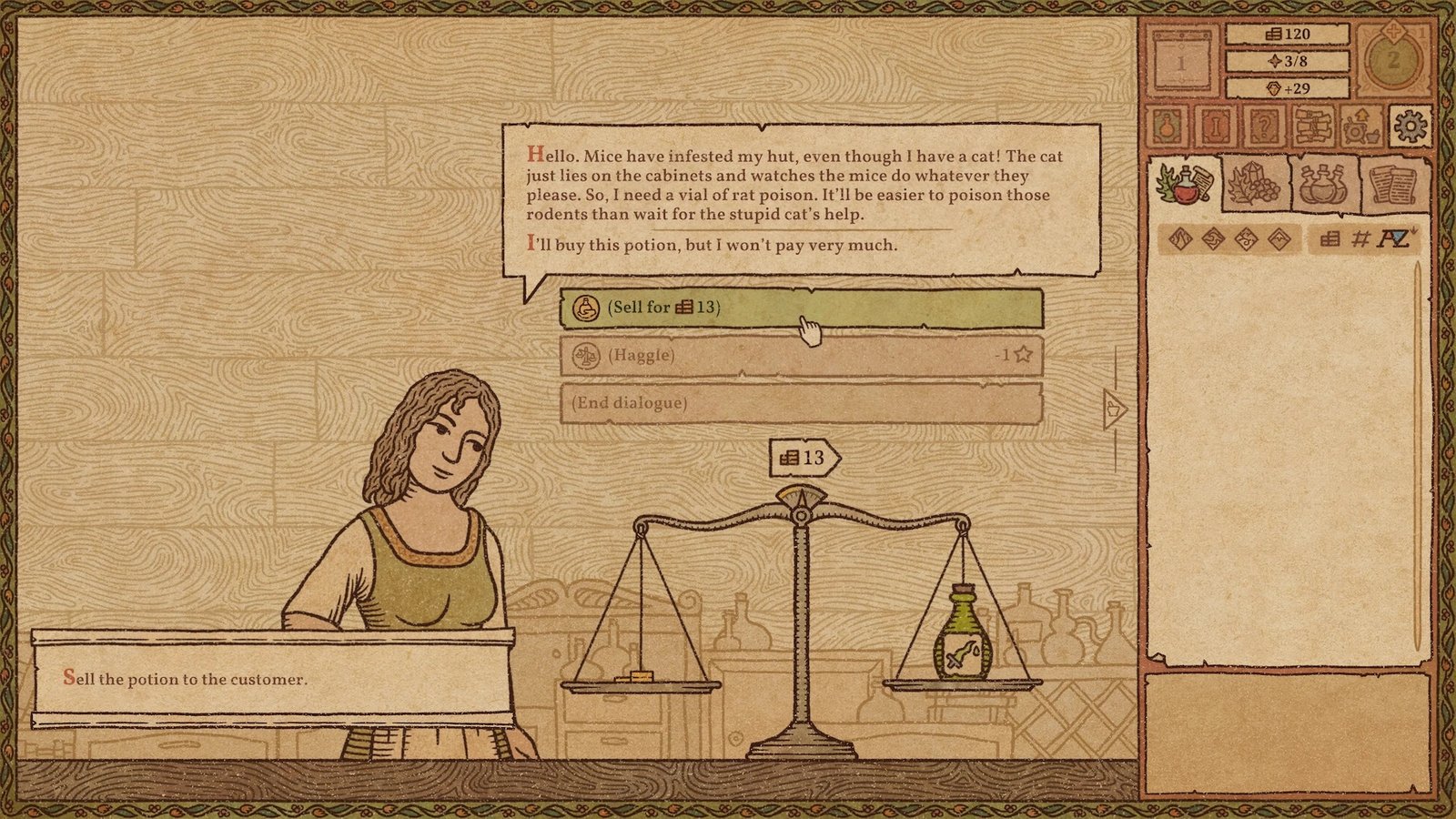The height and width of the screenshot is (819, 1456).
Task: Toggle the first diamond ingredient filter
Action: pyautogui.click(x=1178, y=239)
